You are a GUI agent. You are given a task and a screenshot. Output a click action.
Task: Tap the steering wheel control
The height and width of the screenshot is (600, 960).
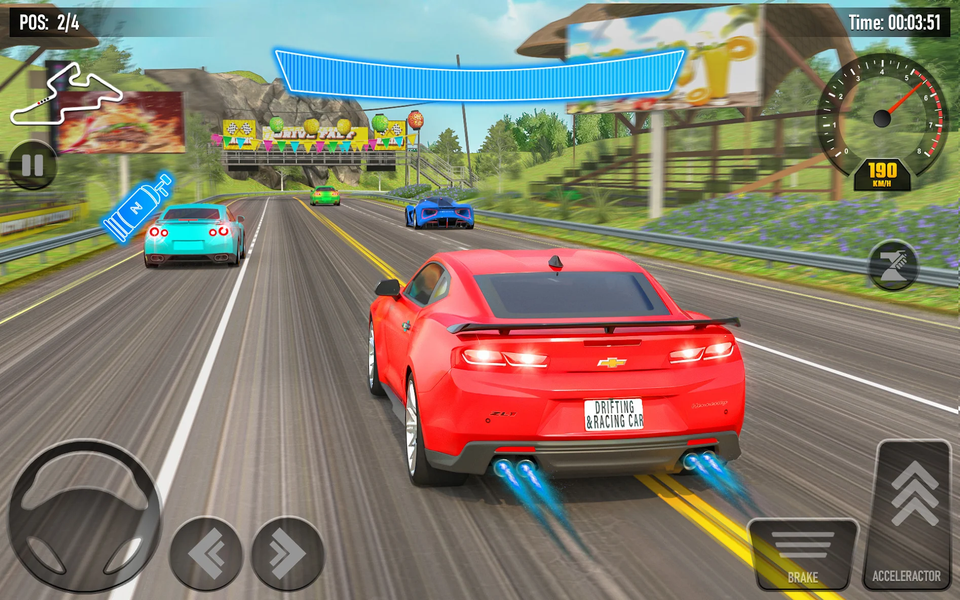point(84,514)
